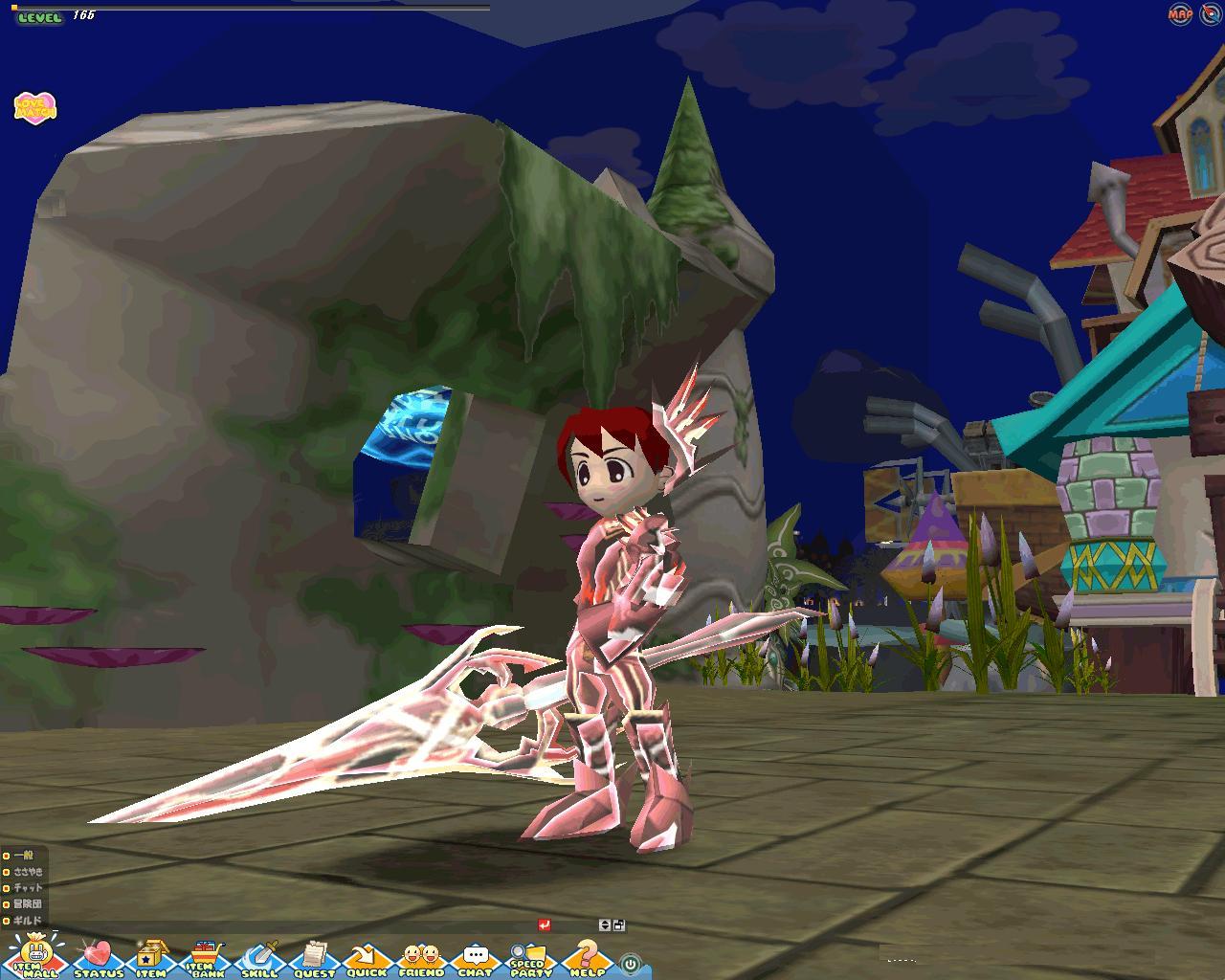Open the MAP button

1180,13
